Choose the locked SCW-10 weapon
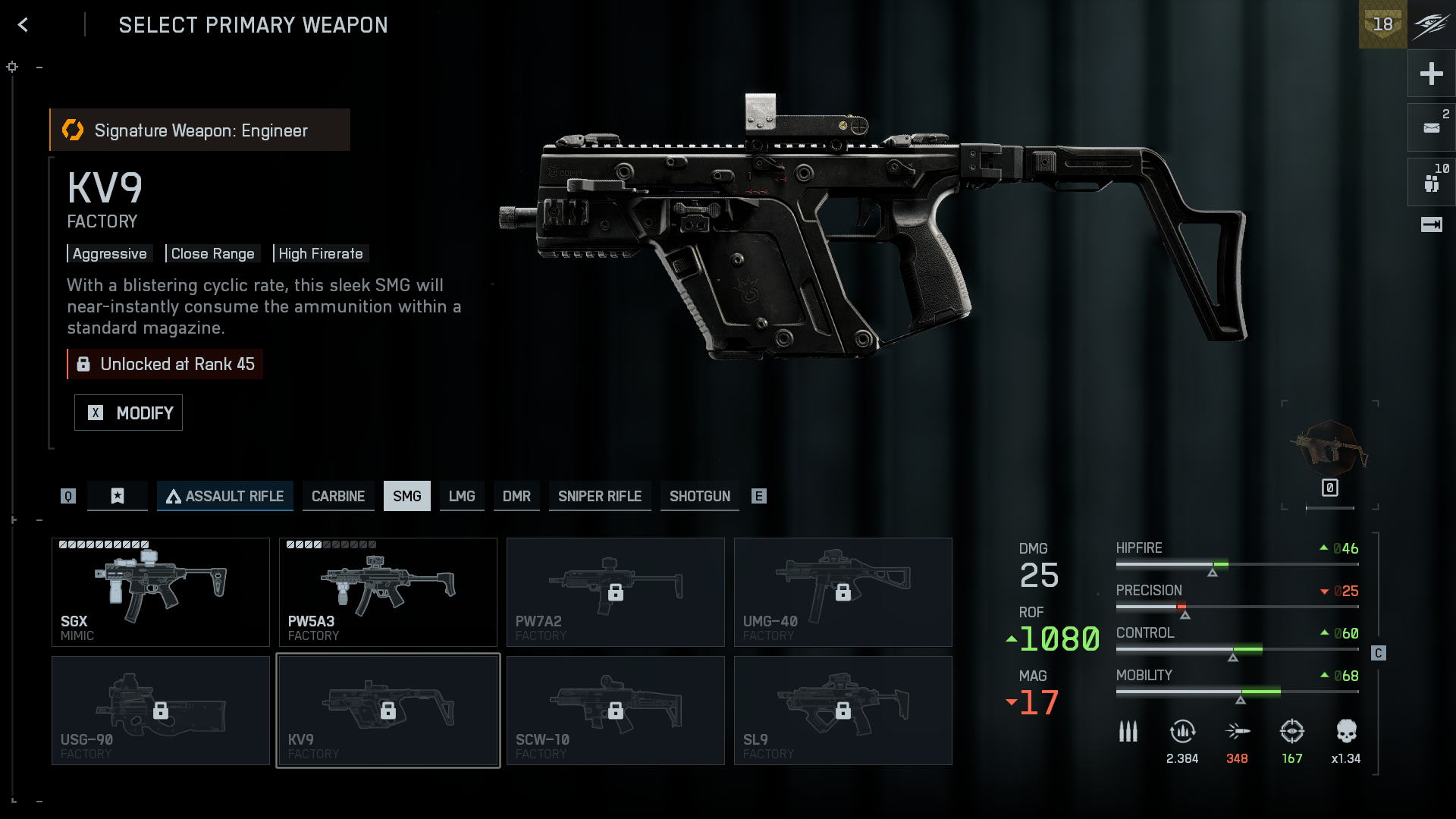 click(616, 711)
